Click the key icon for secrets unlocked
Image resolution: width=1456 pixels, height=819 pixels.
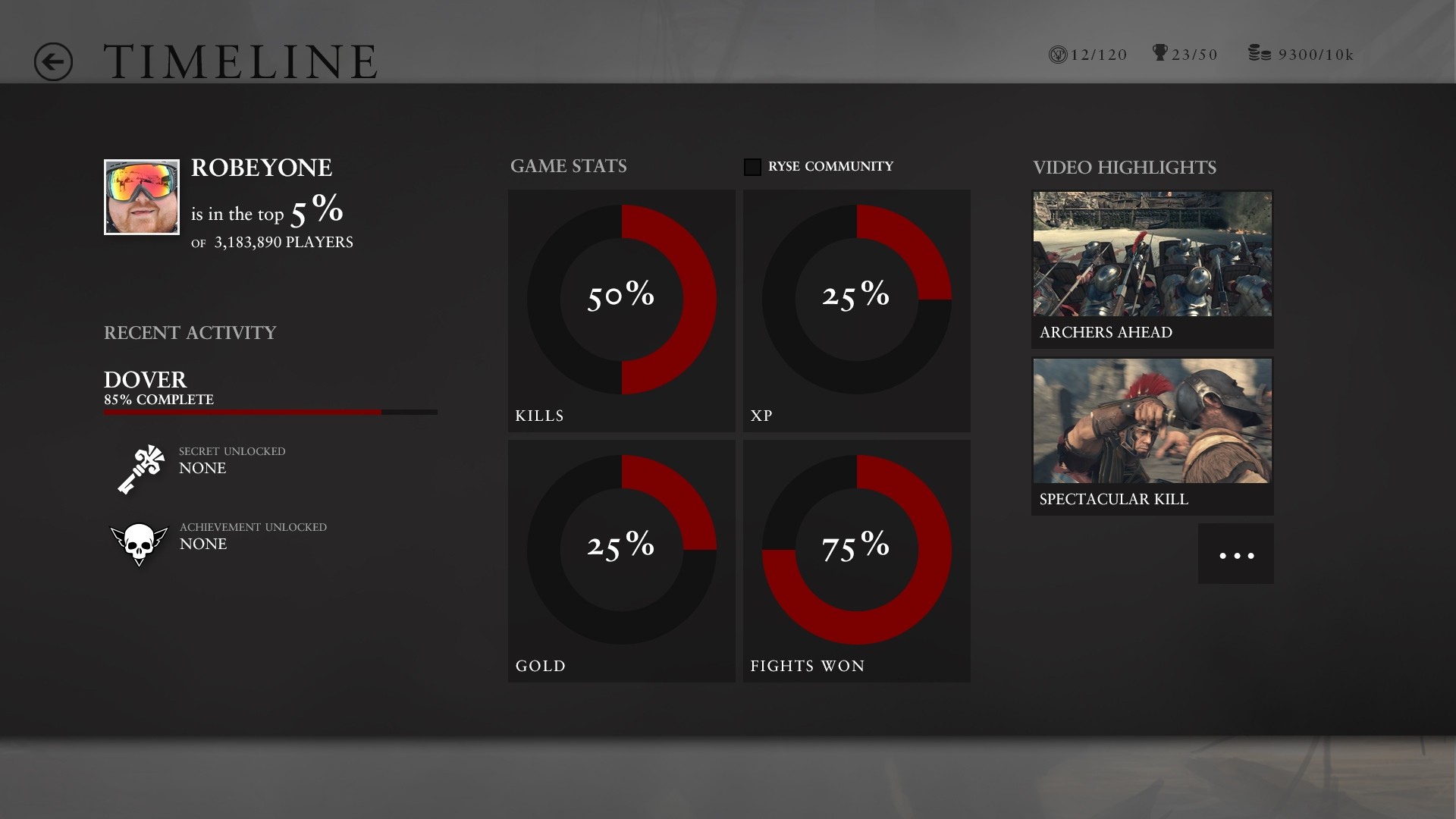tap(140, 468)
